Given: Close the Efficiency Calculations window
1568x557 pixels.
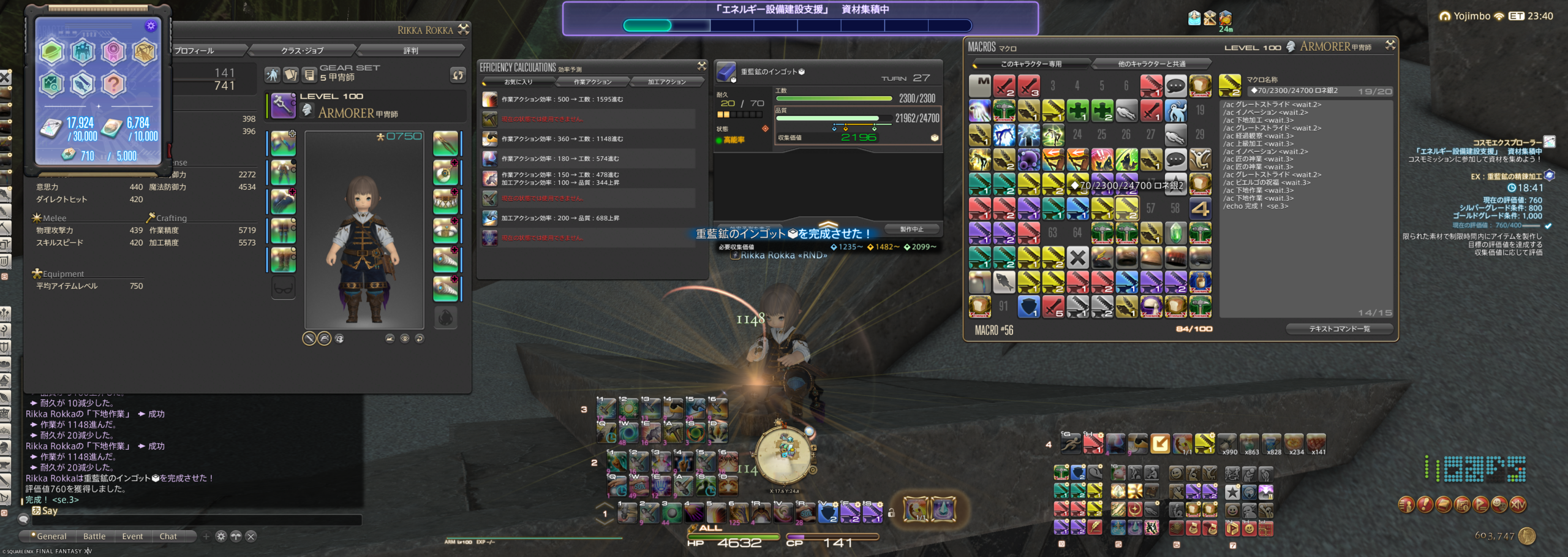Looking at the screenshot, I should click(x=702, y=66).
